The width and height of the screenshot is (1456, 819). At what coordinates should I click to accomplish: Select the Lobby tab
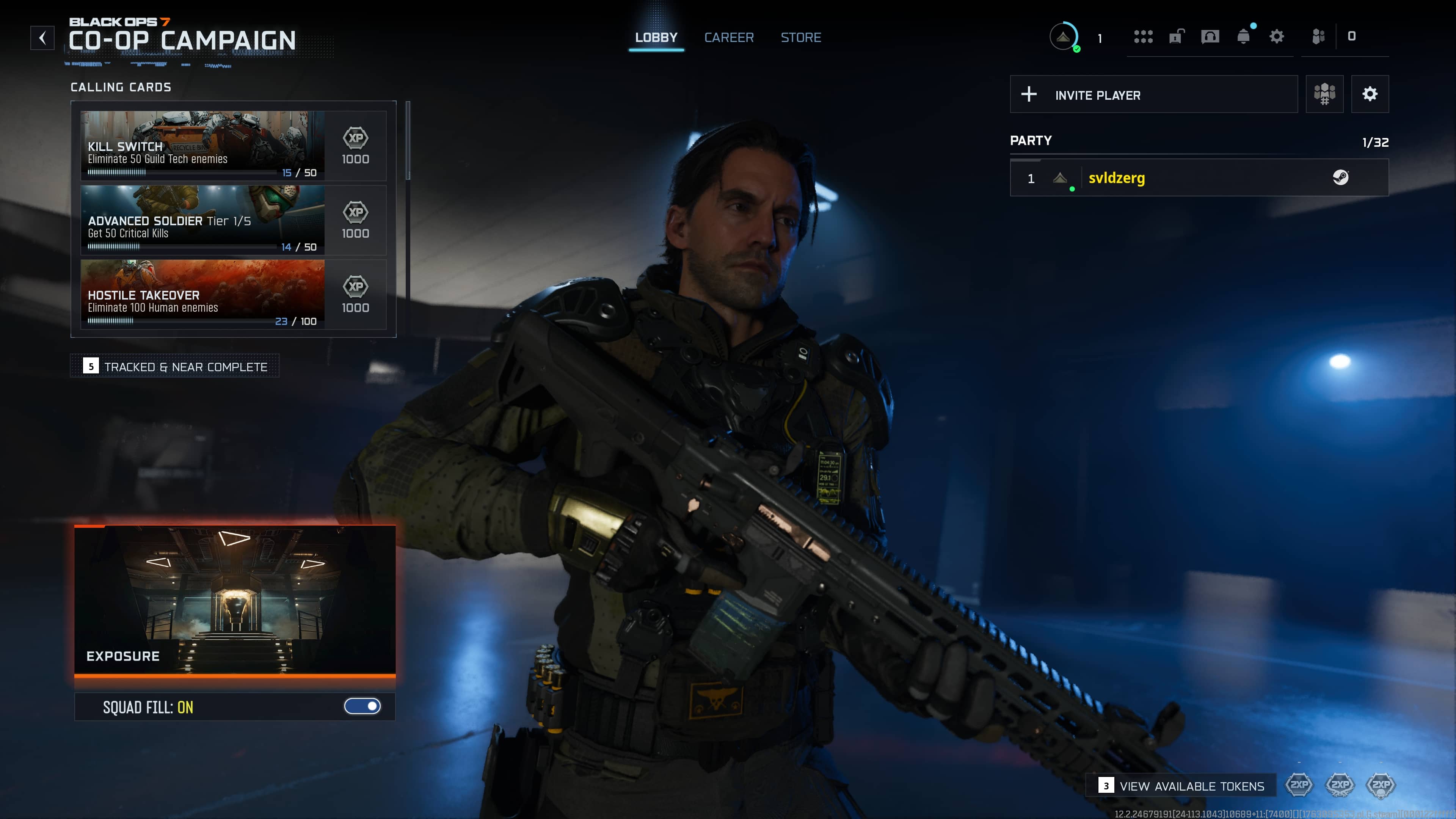[656, 37]
